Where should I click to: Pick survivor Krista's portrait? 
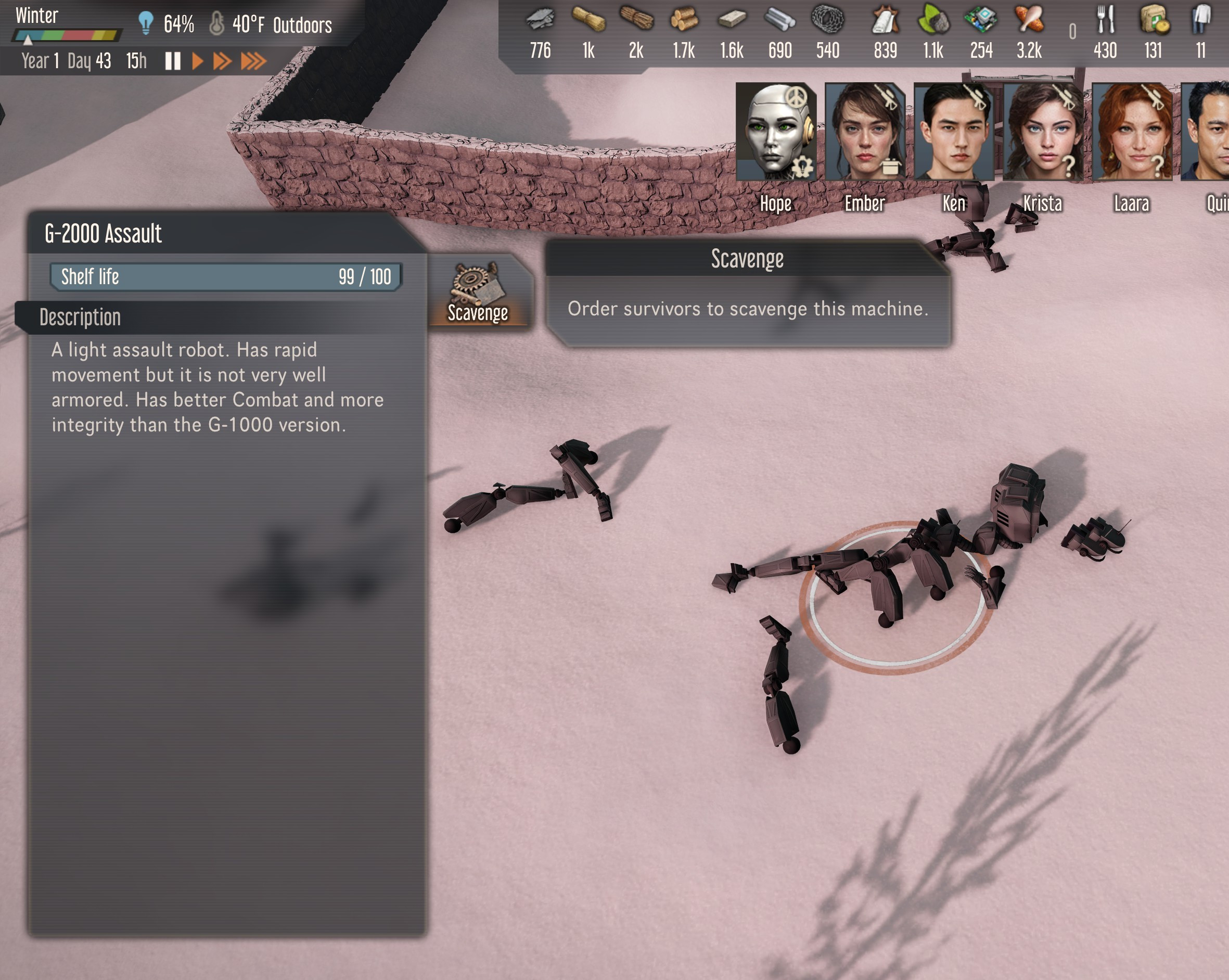pos(1043,132)
